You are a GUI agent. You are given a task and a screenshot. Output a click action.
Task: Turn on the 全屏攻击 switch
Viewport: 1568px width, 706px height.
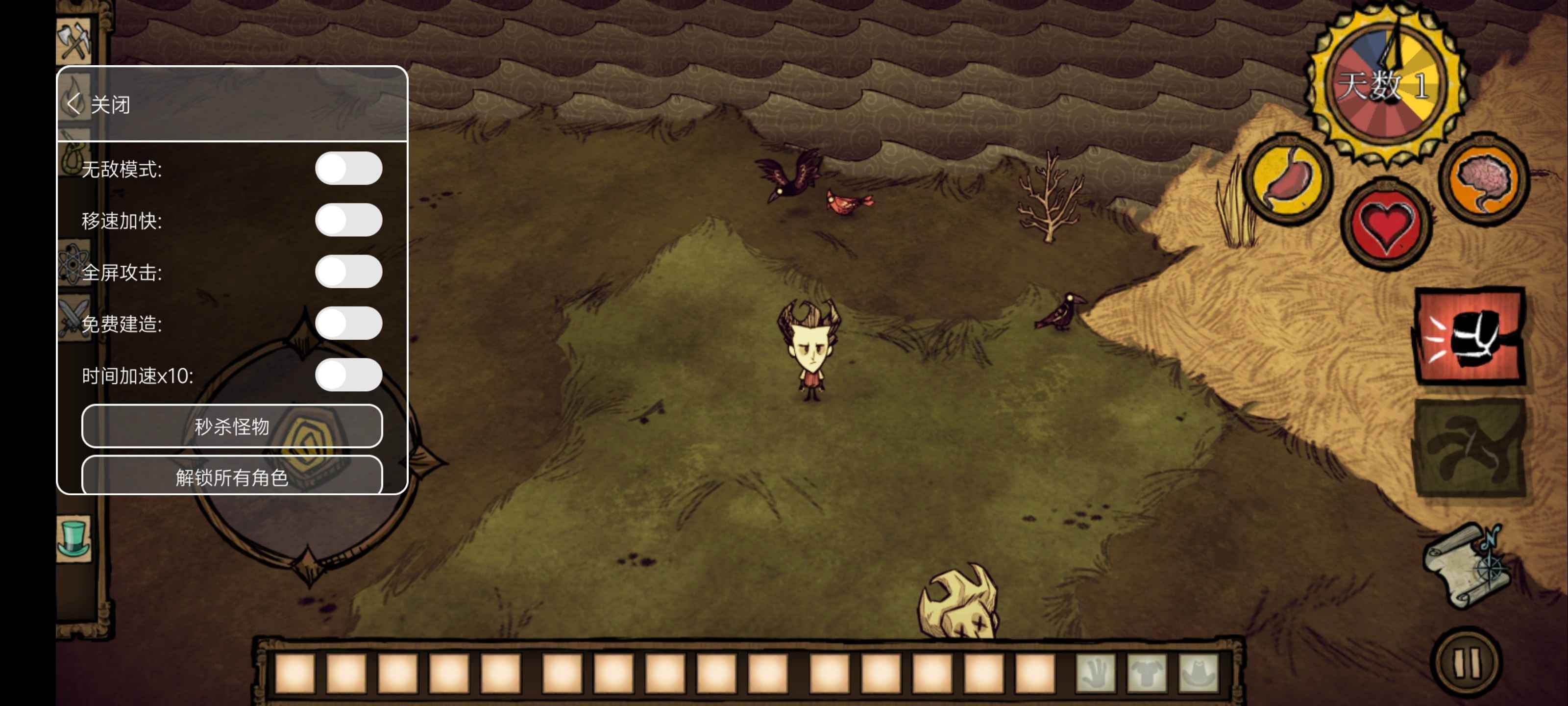348,272
